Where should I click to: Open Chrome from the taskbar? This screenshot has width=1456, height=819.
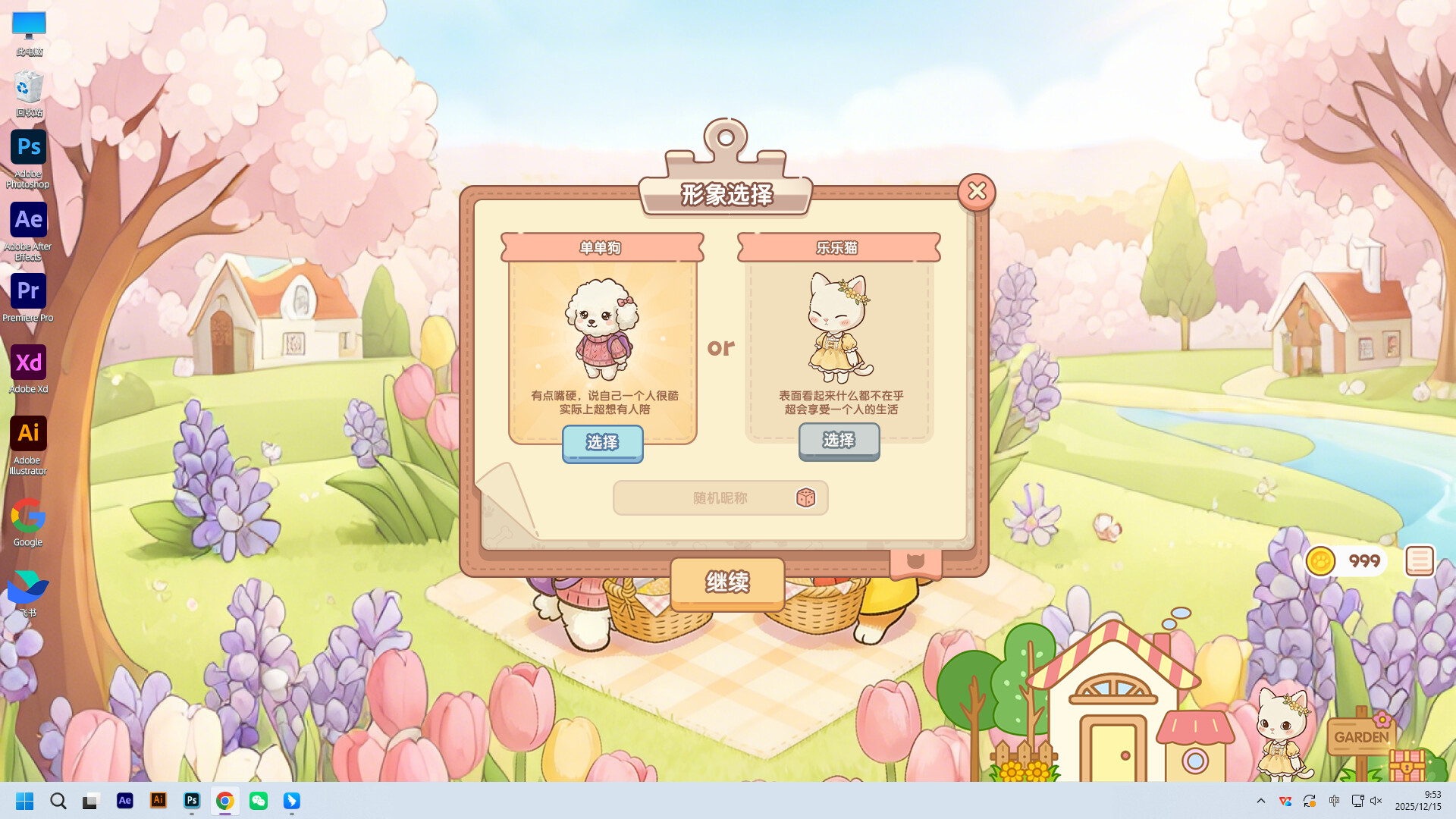[x=224, y=800]
